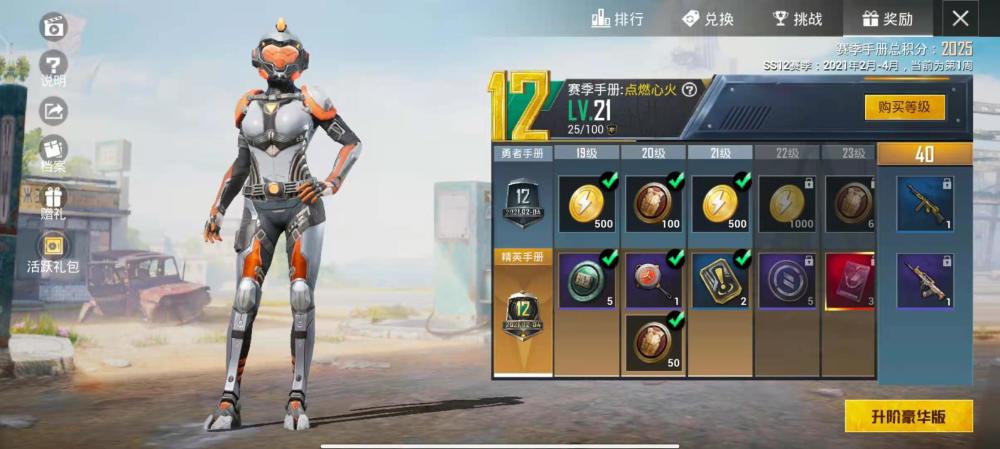Open the 兑换 exchange tab

[x=707, y=18]
